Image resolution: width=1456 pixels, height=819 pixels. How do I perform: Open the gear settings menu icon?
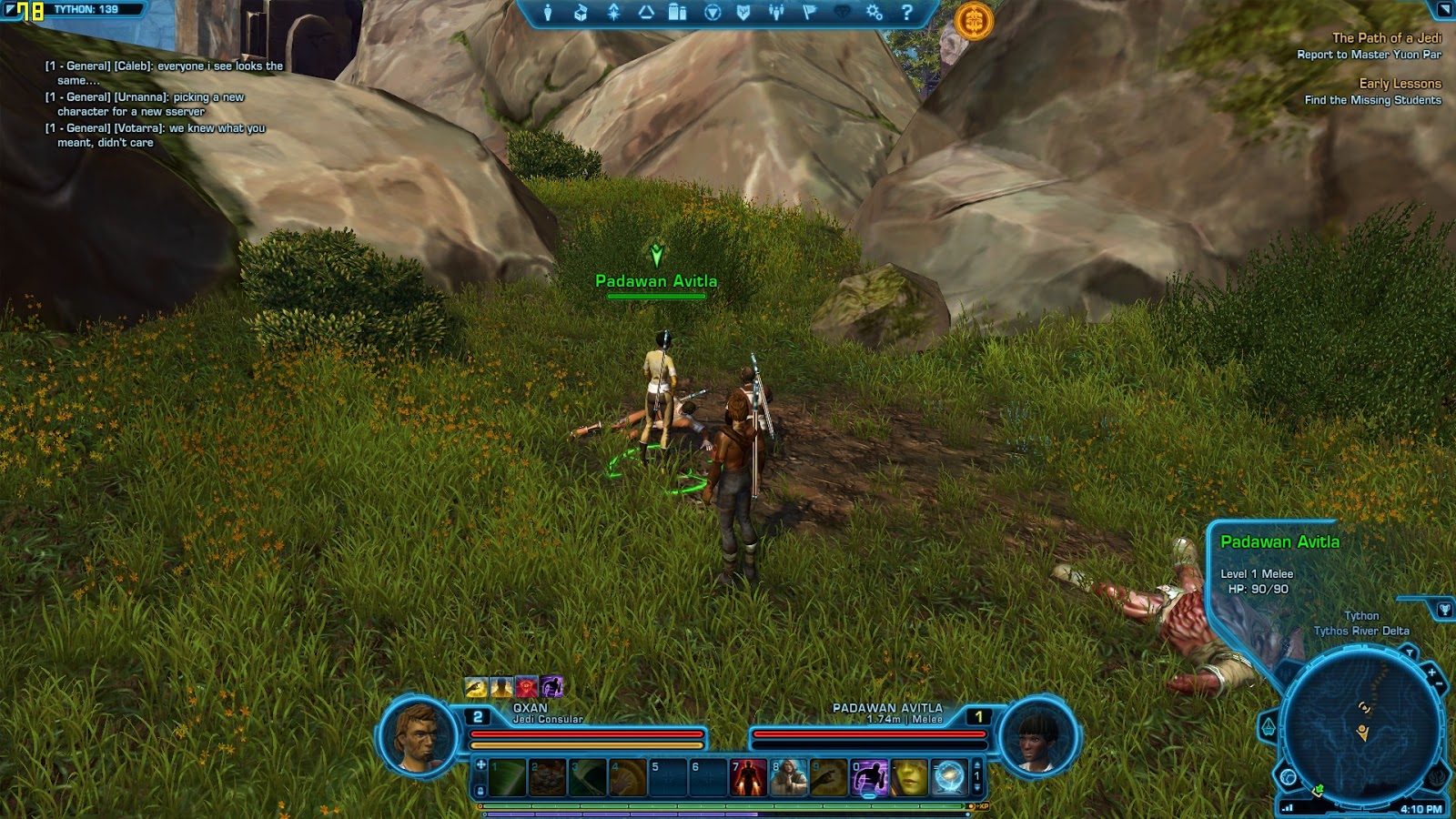pos(874,13)
